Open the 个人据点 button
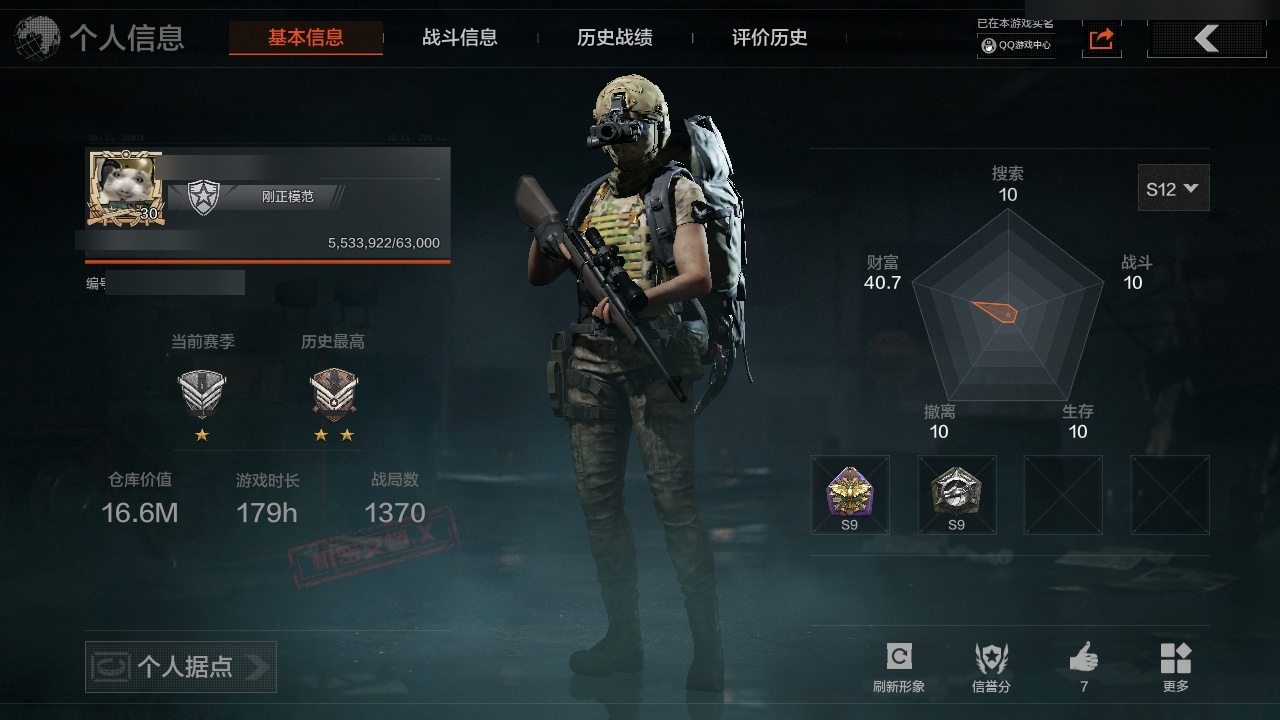The height and width of the screenshot is (720, 1280). 181,666
